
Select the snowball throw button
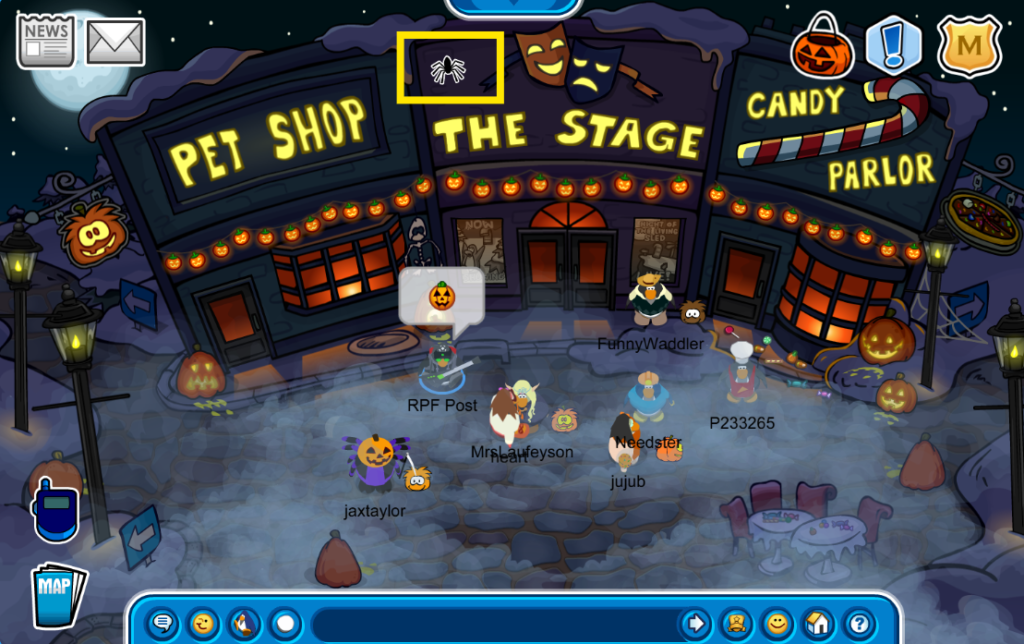tap(286, 624)
